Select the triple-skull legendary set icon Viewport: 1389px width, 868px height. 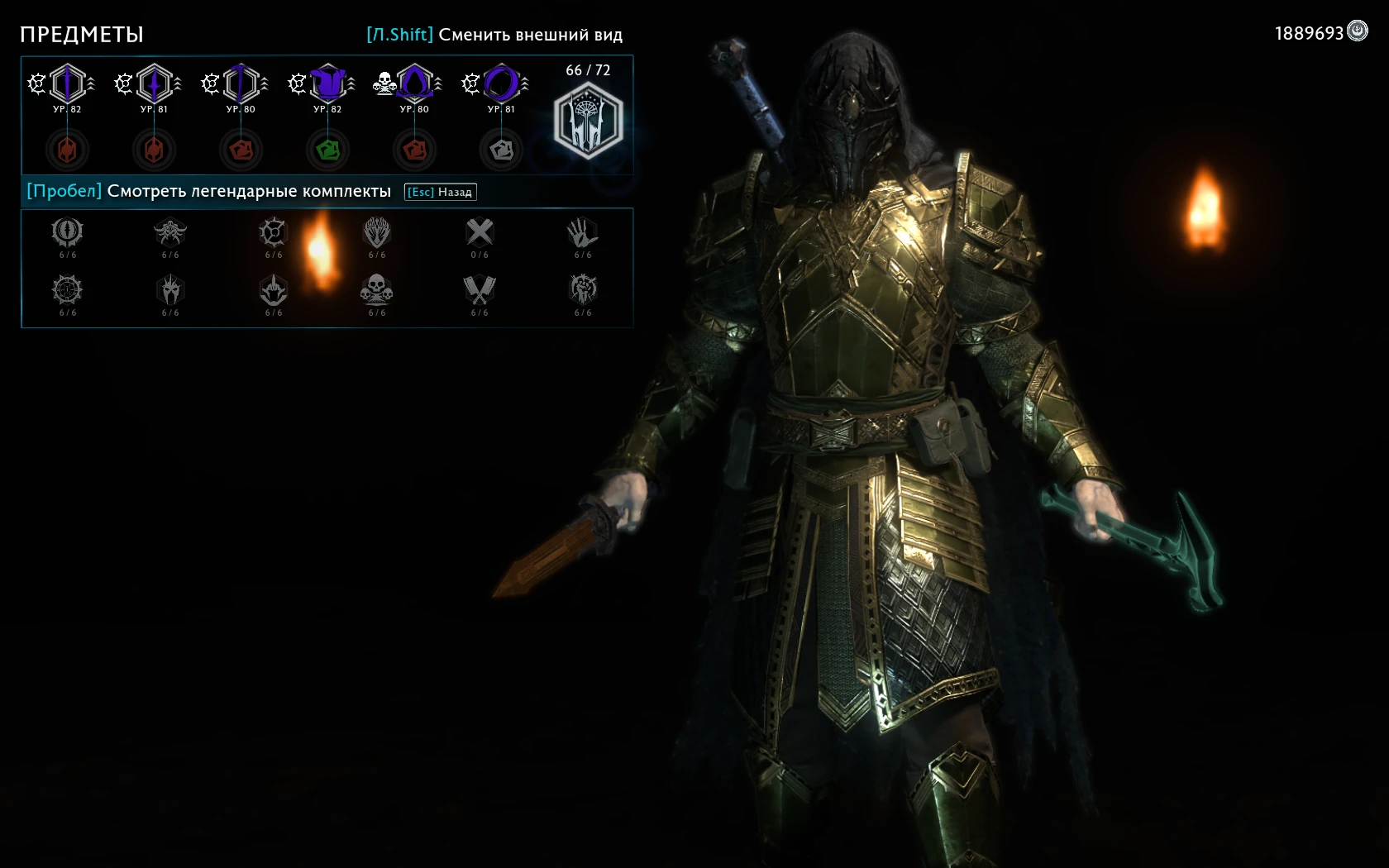377,291
